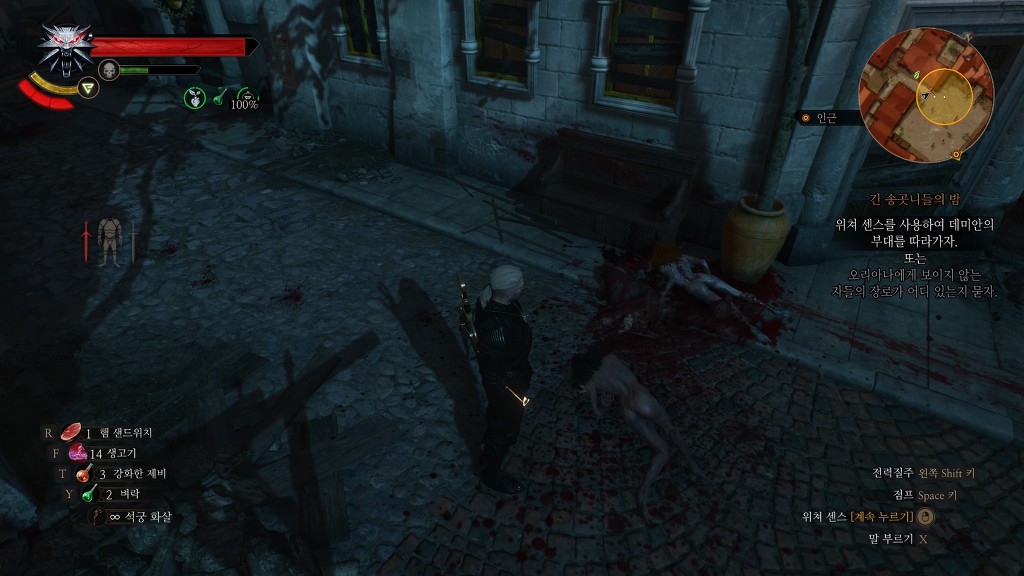Select the green 벼락 potion slot
The image size is (1024, 576).
click(x=90, y=494)
